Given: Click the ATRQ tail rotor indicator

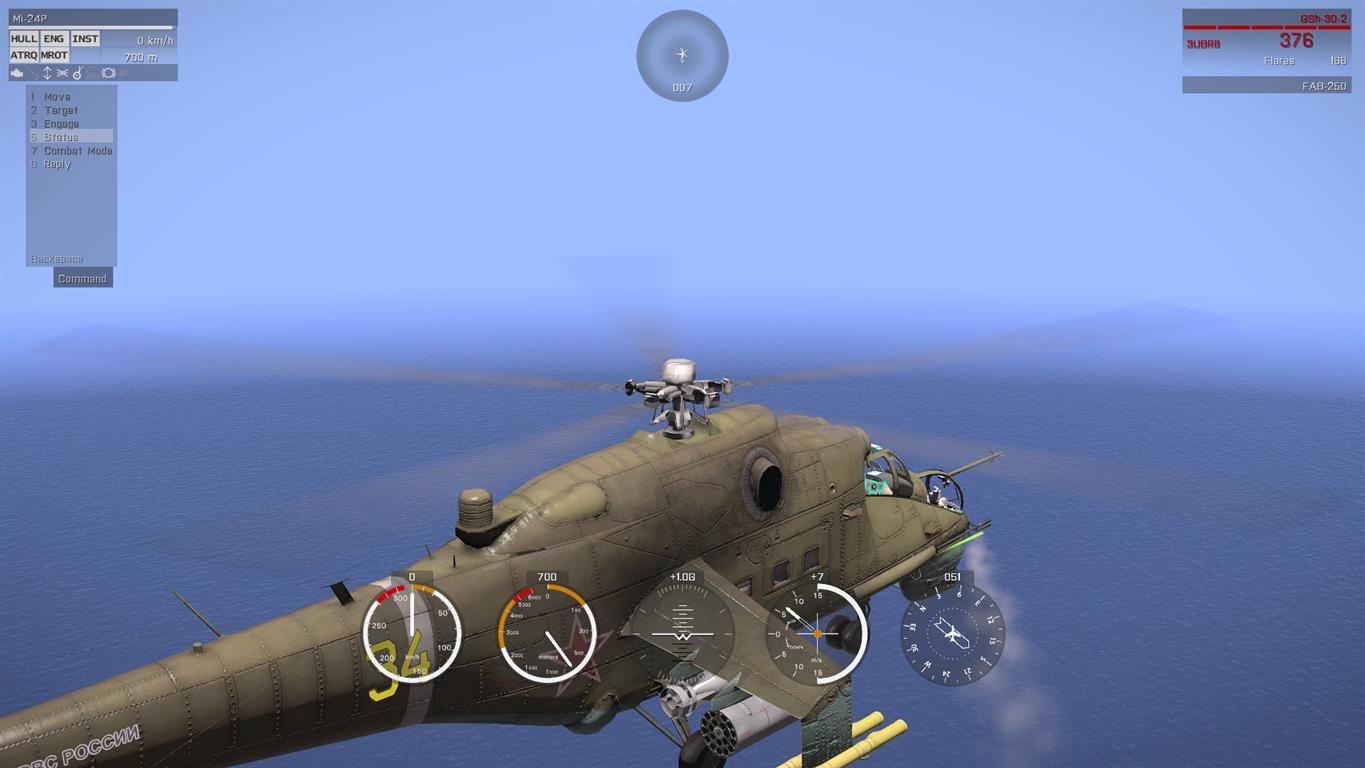Looking at the screenshot, I should pyautogui.click(x=24, y=55).
